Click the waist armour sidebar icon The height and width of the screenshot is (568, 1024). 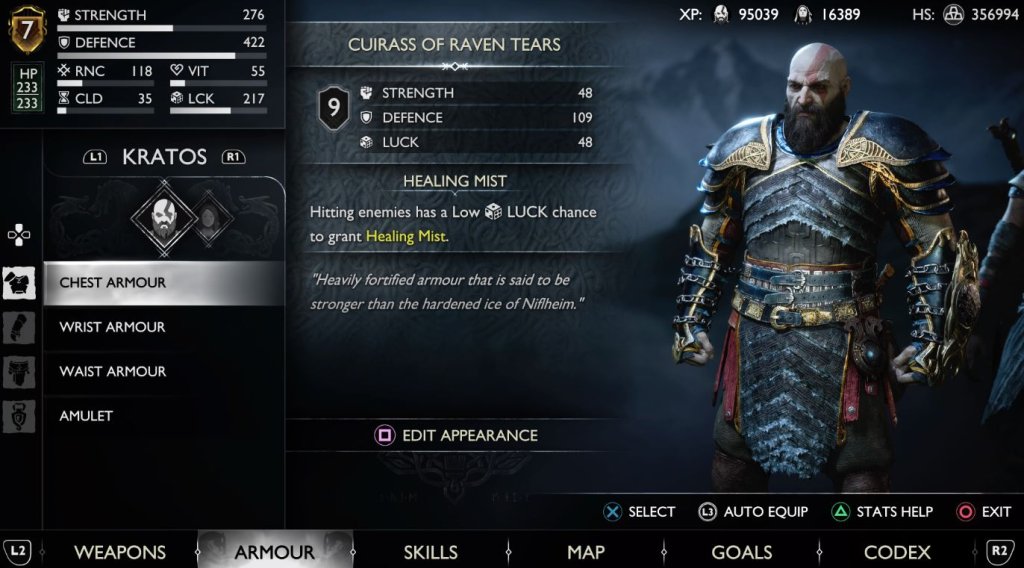pos(19,371)
